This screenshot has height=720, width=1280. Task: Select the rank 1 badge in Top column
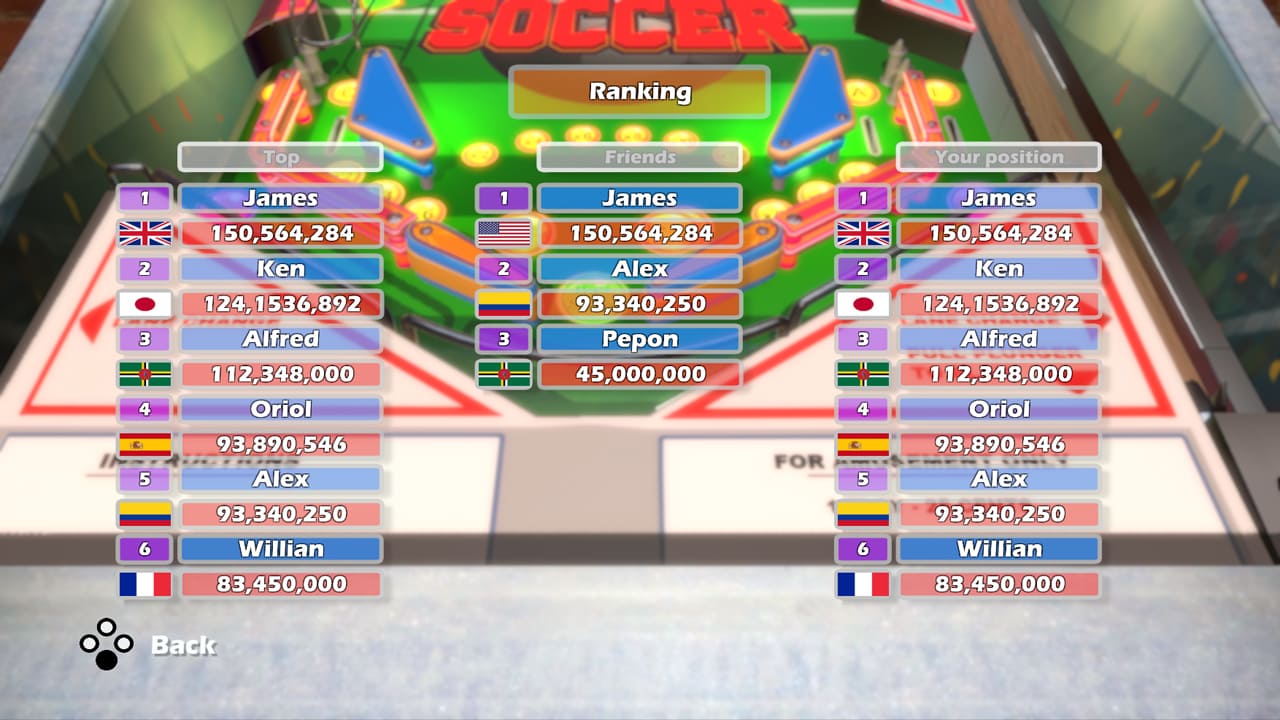(144, 197)
